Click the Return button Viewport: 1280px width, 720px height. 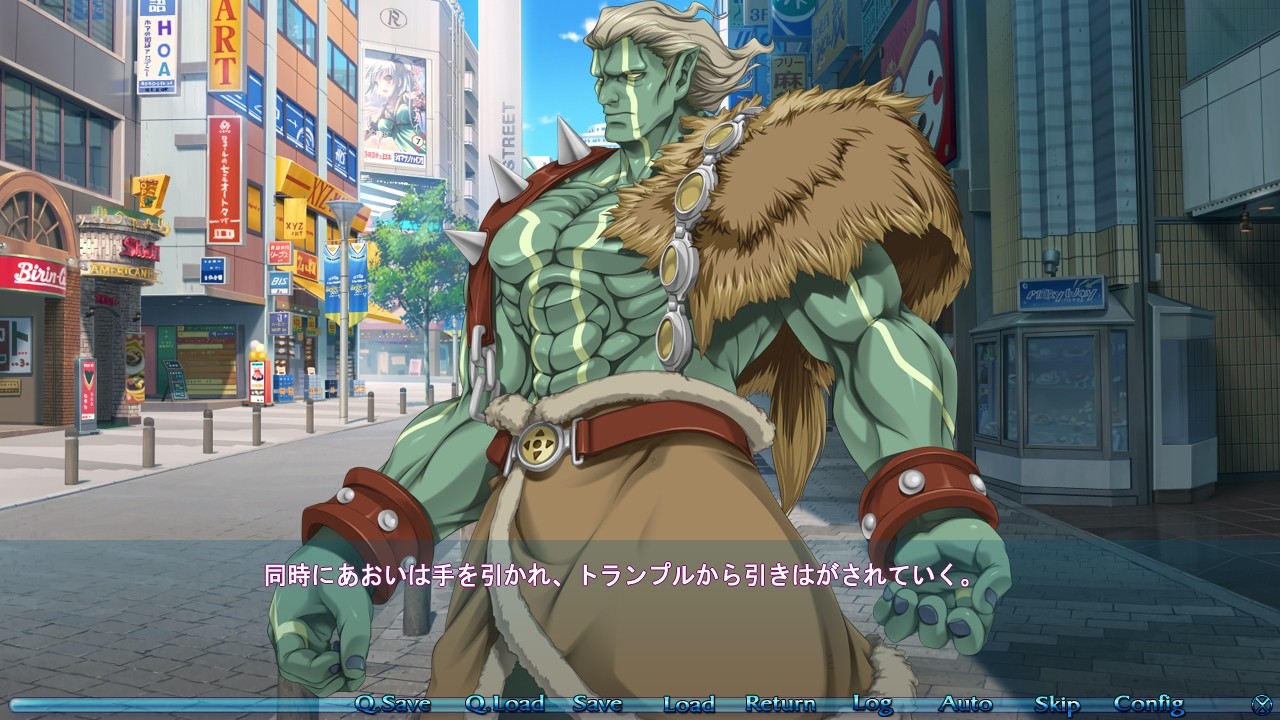point(780,704)
